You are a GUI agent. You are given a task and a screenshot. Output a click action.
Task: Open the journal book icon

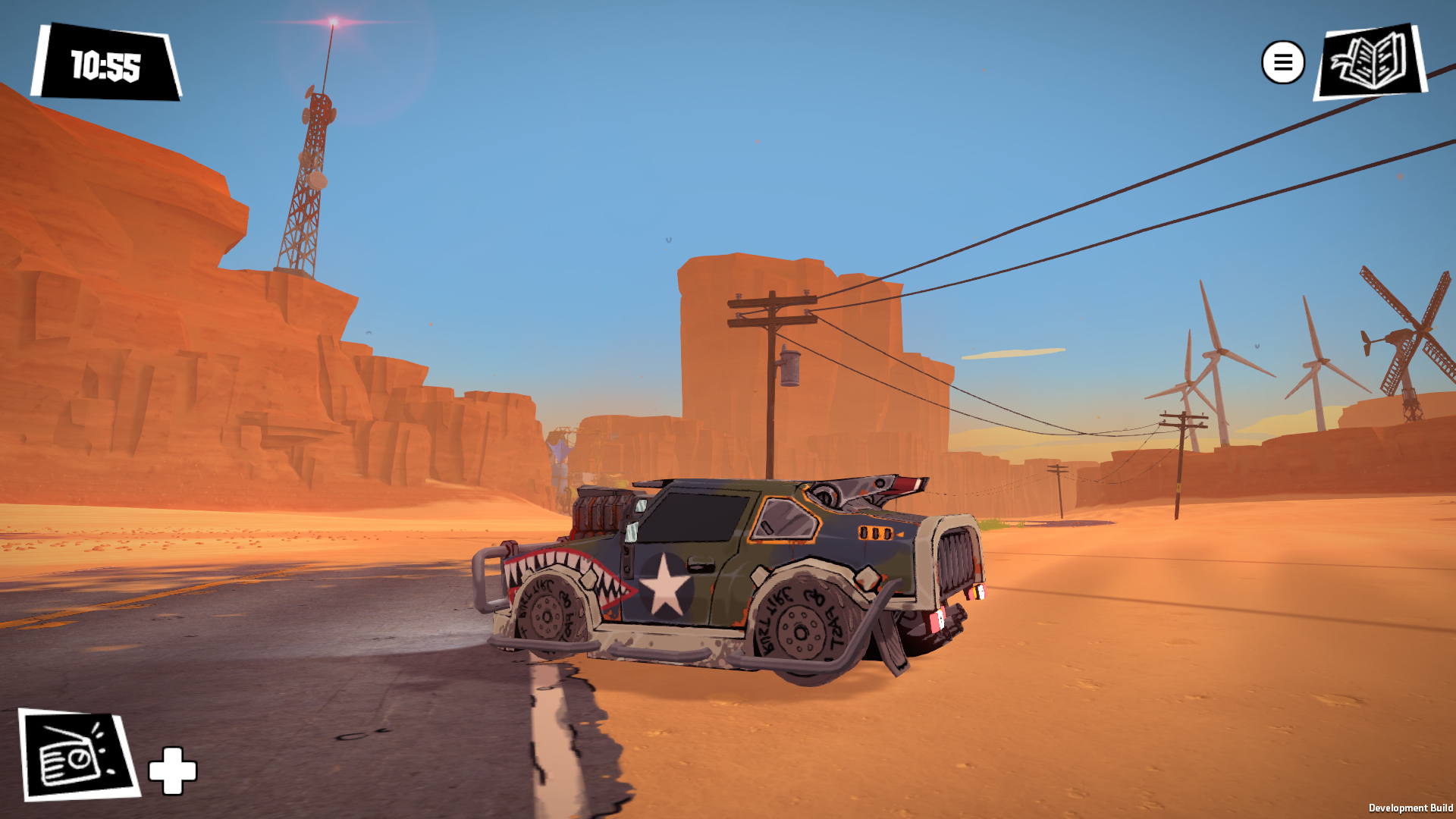[1370, 61]
